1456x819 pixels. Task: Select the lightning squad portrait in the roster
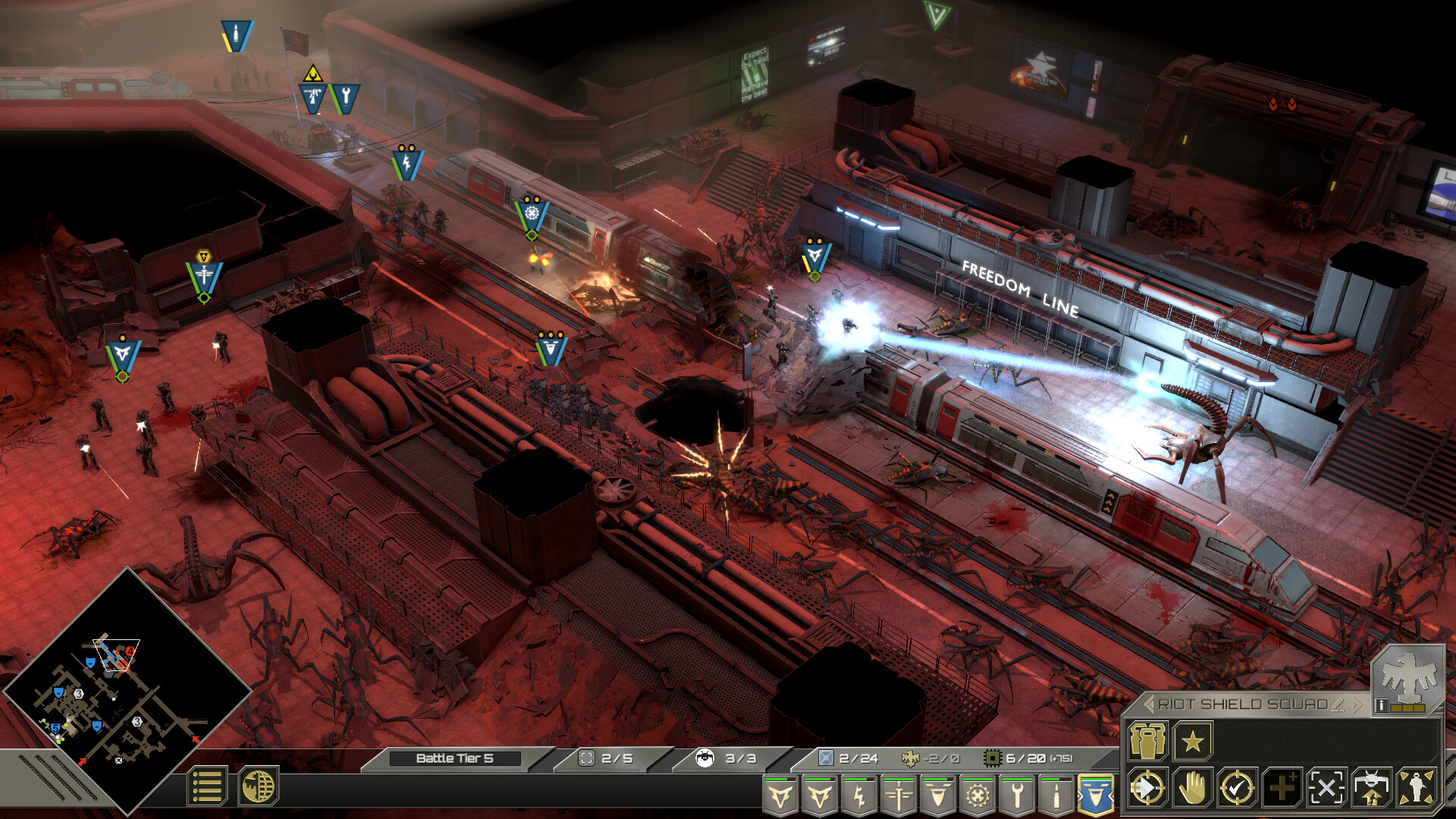[861, 795]
